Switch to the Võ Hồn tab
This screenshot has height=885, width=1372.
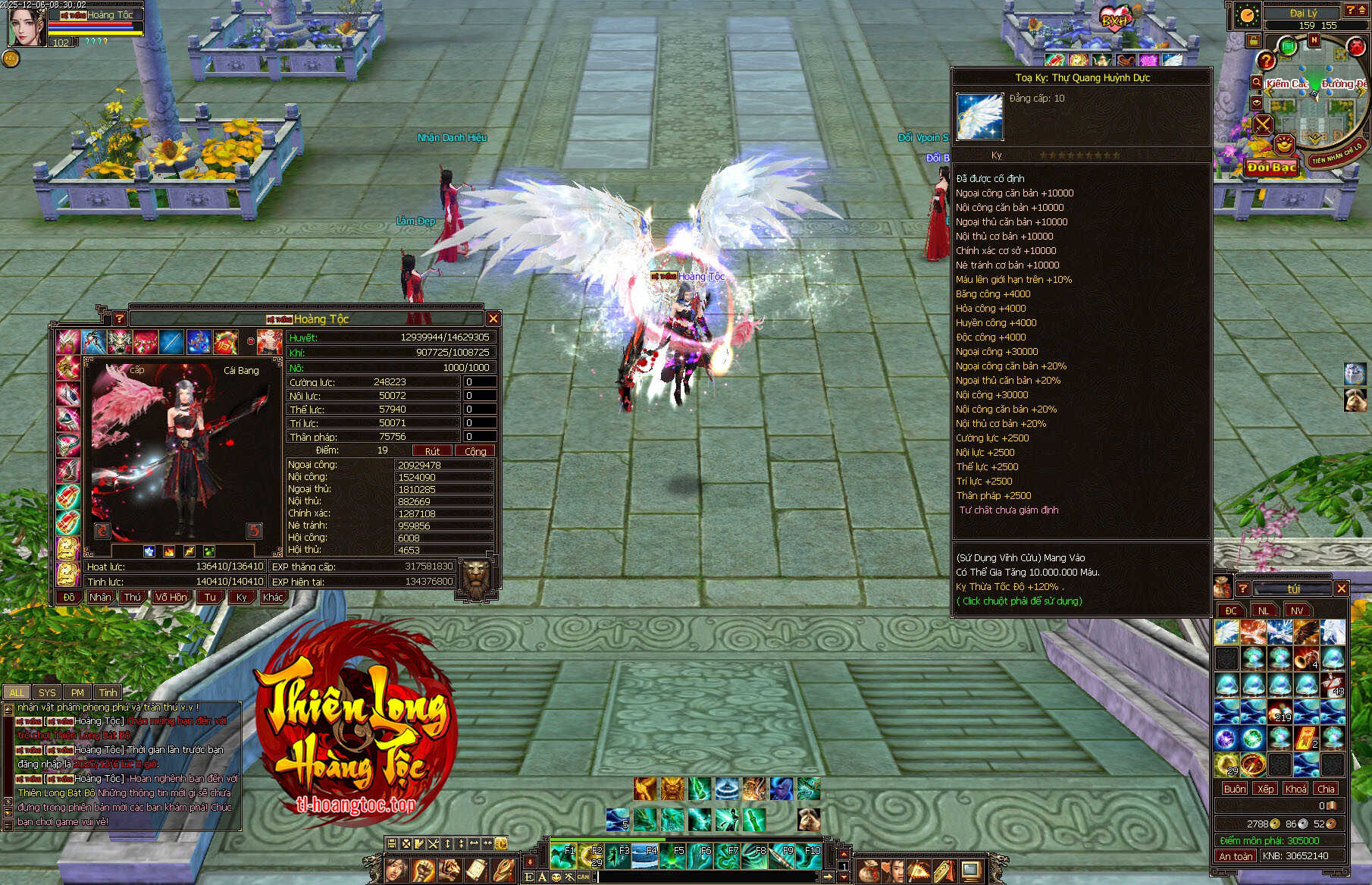point(171,597)
